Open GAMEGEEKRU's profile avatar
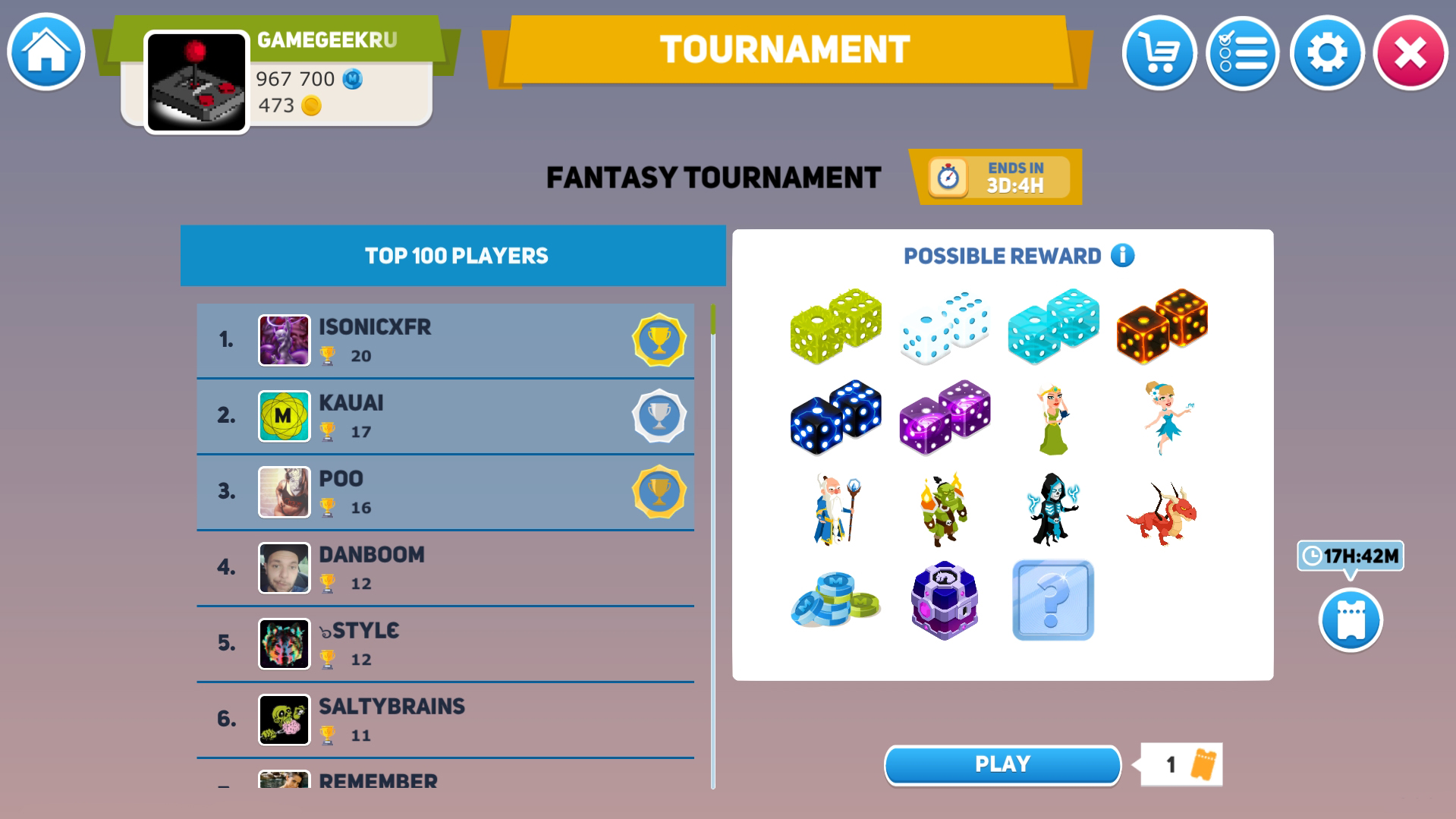The height and width of the screenshot is (819, 1456). click(195, 79)
